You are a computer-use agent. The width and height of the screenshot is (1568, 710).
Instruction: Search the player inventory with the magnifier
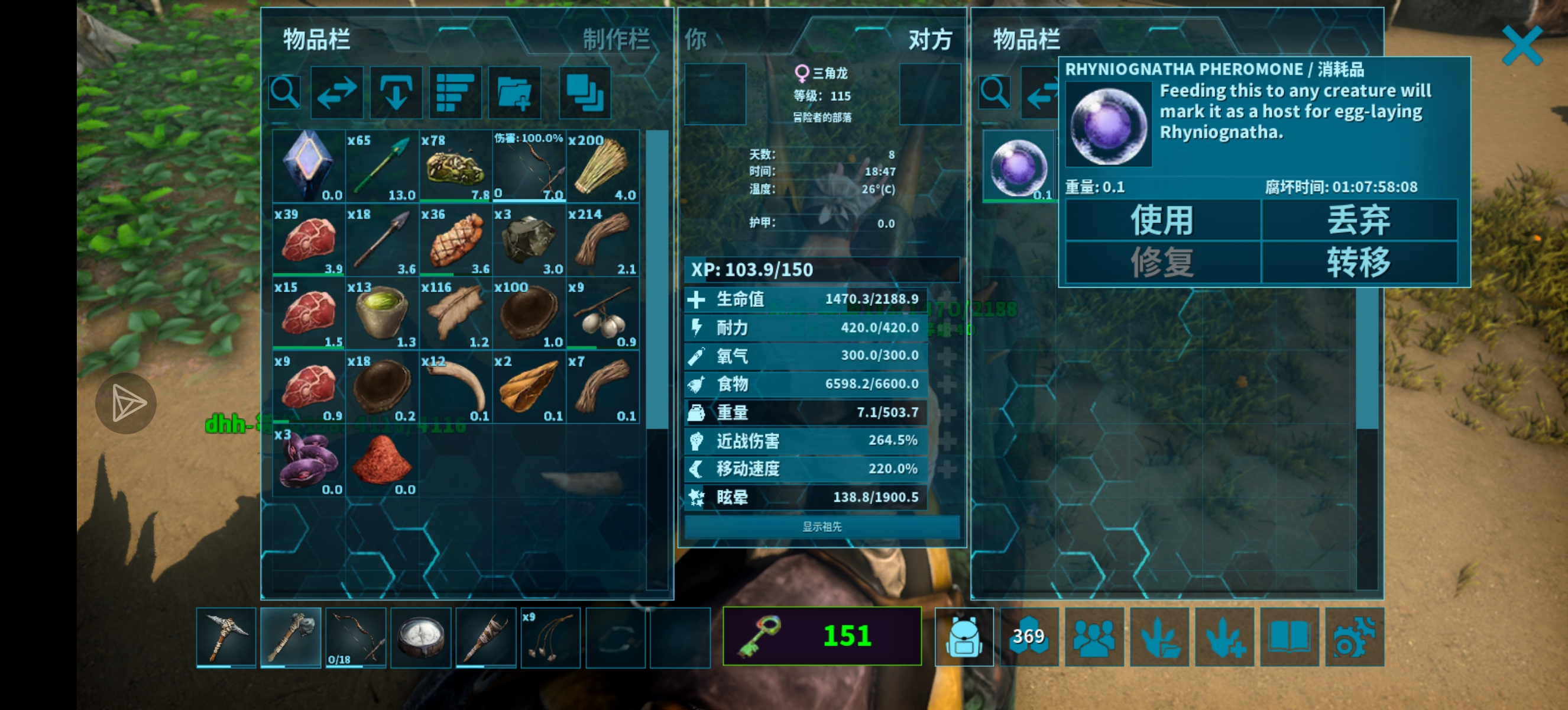[x=285, y=92]
